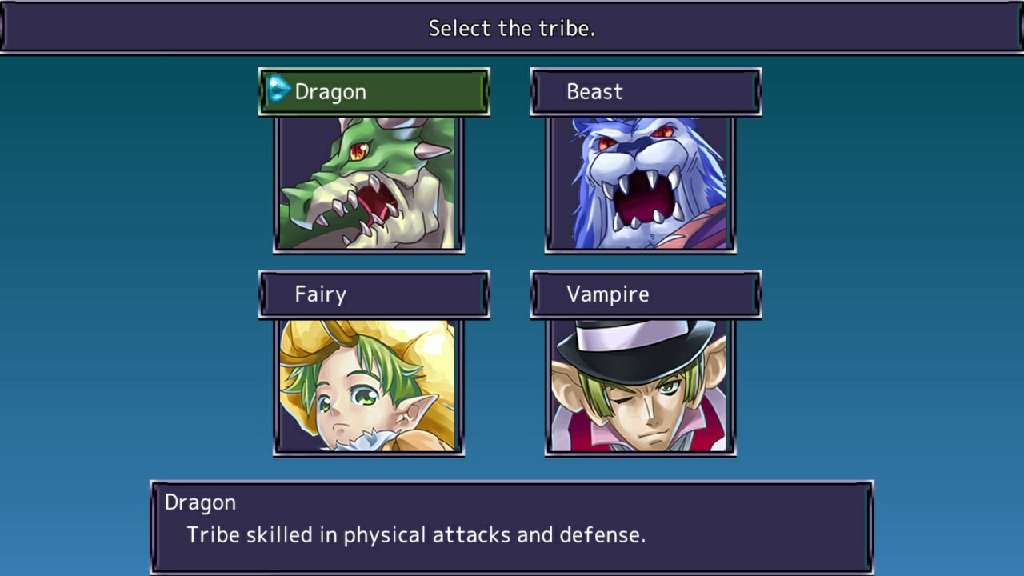Click the green dragon portrait
This screenshot has width=1024, height=576.
click(369, 183)
